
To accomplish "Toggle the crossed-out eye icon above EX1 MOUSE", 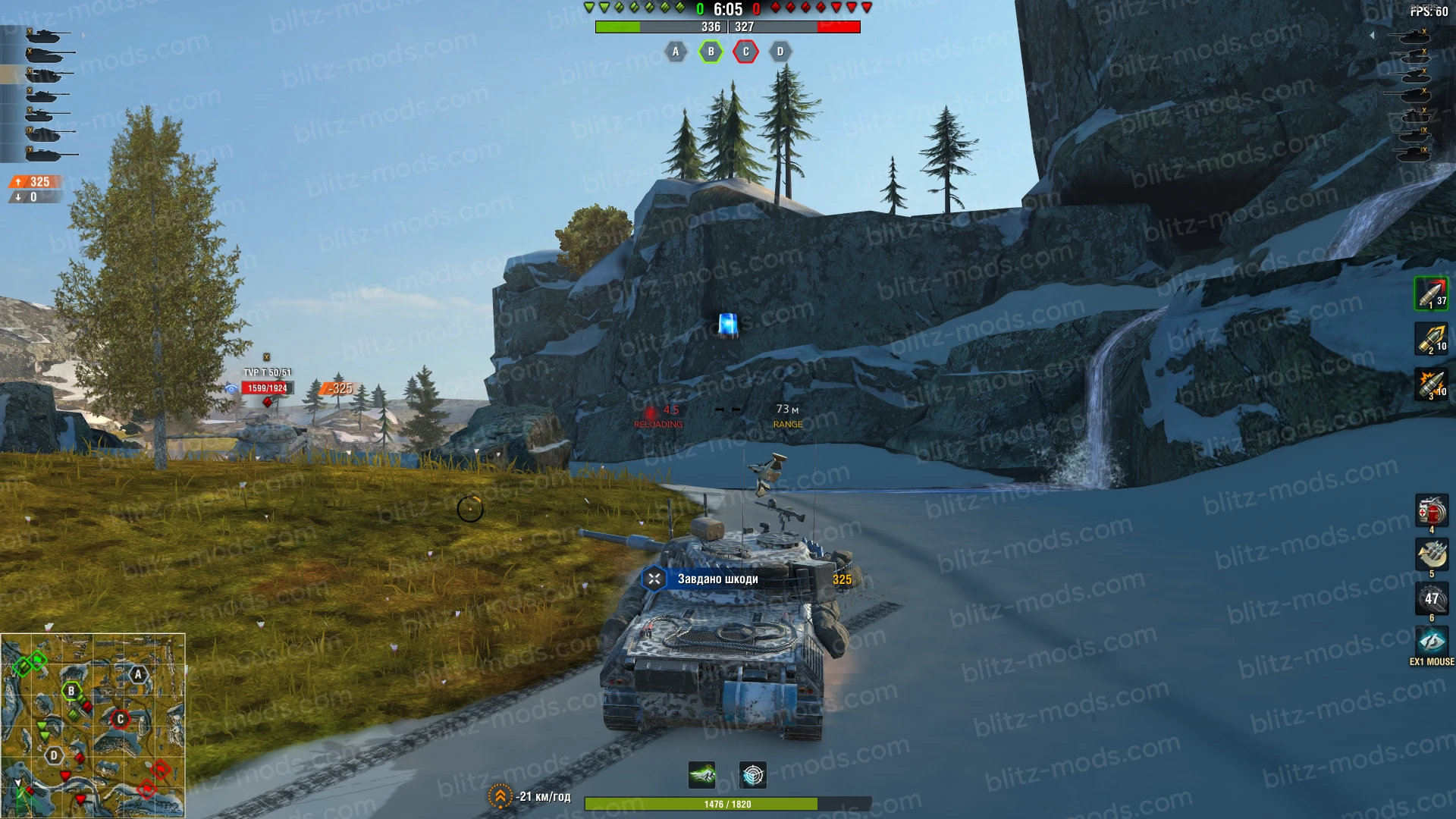I will pos(1431,642).
